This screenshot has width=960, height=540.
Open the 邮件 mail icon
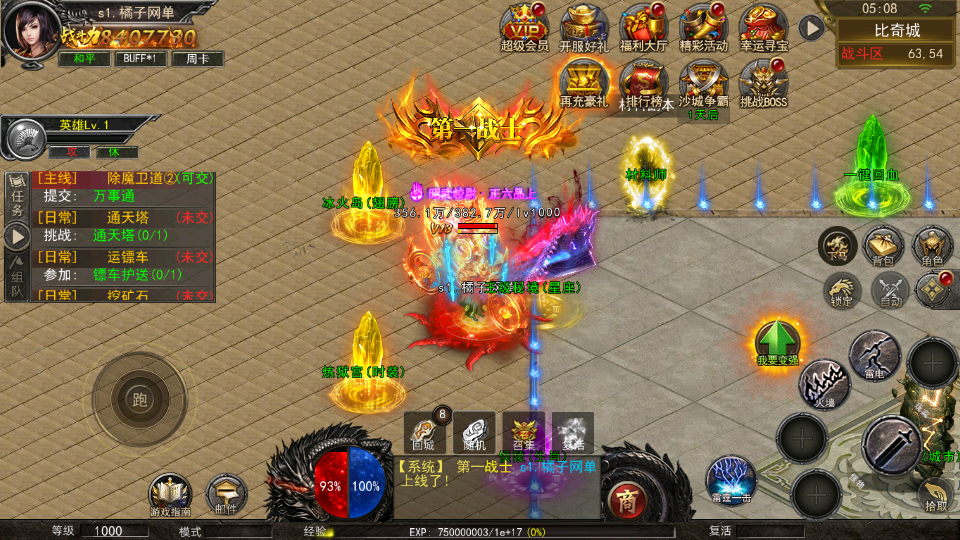[x=226, y=494]
